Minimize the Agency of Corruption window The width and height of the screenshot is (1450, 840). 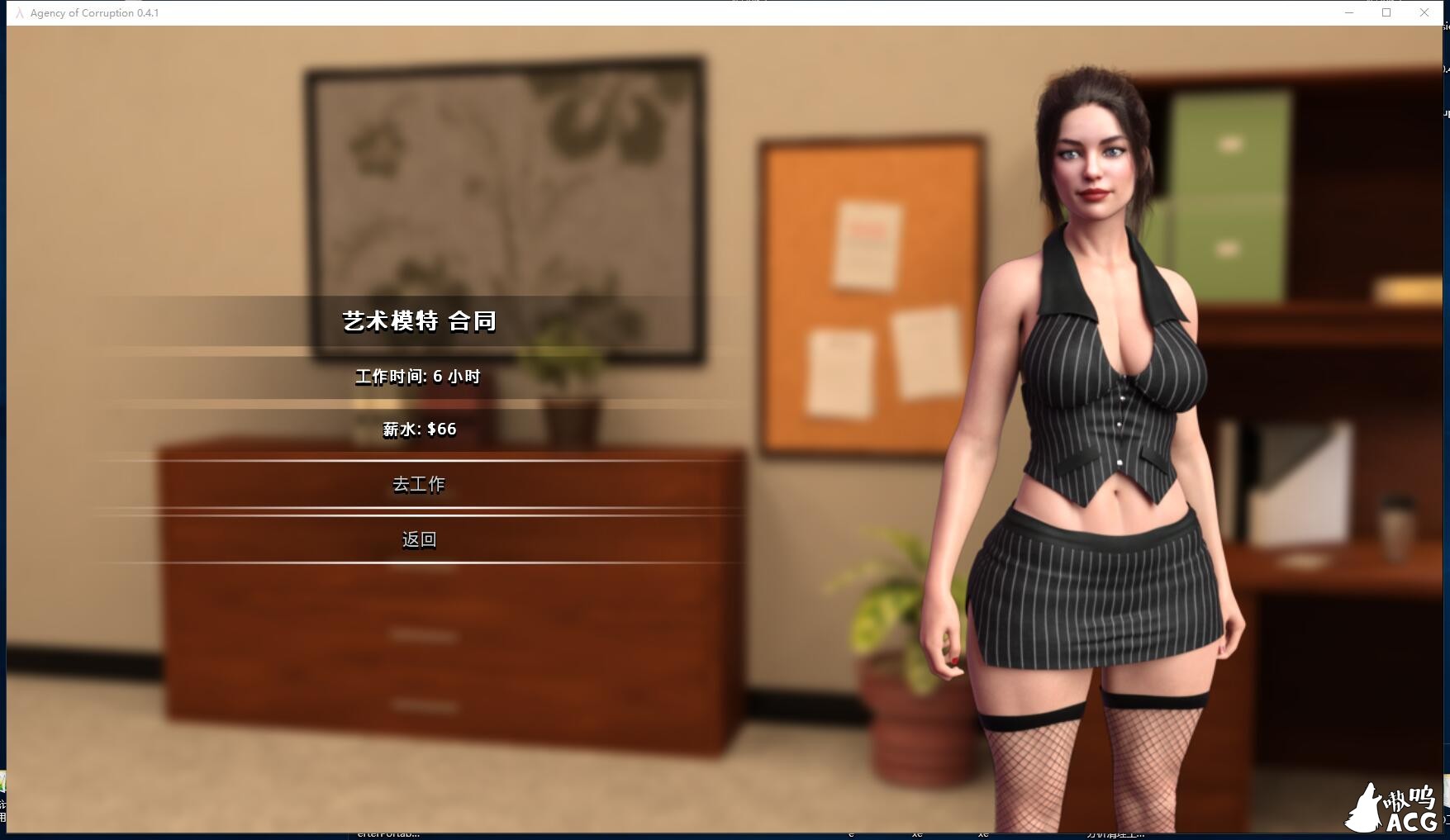pos(1348,12)
